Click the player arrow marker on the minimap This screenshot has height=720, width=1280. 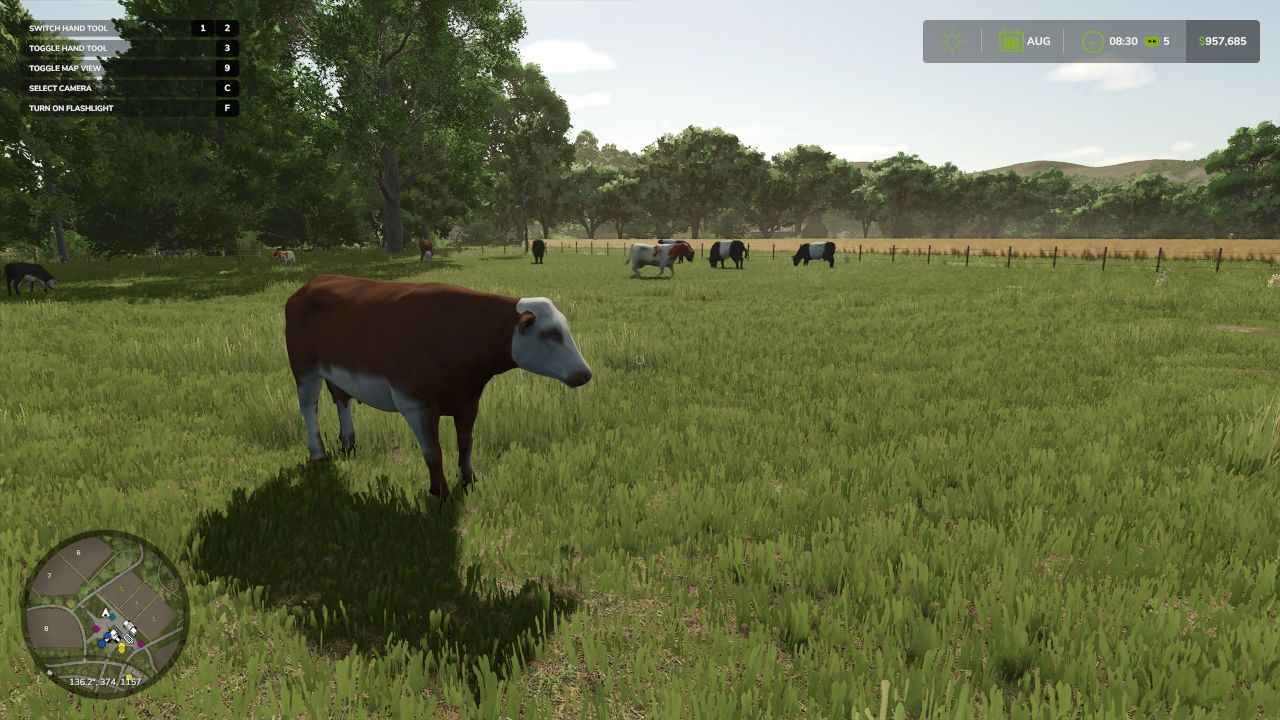106,613
